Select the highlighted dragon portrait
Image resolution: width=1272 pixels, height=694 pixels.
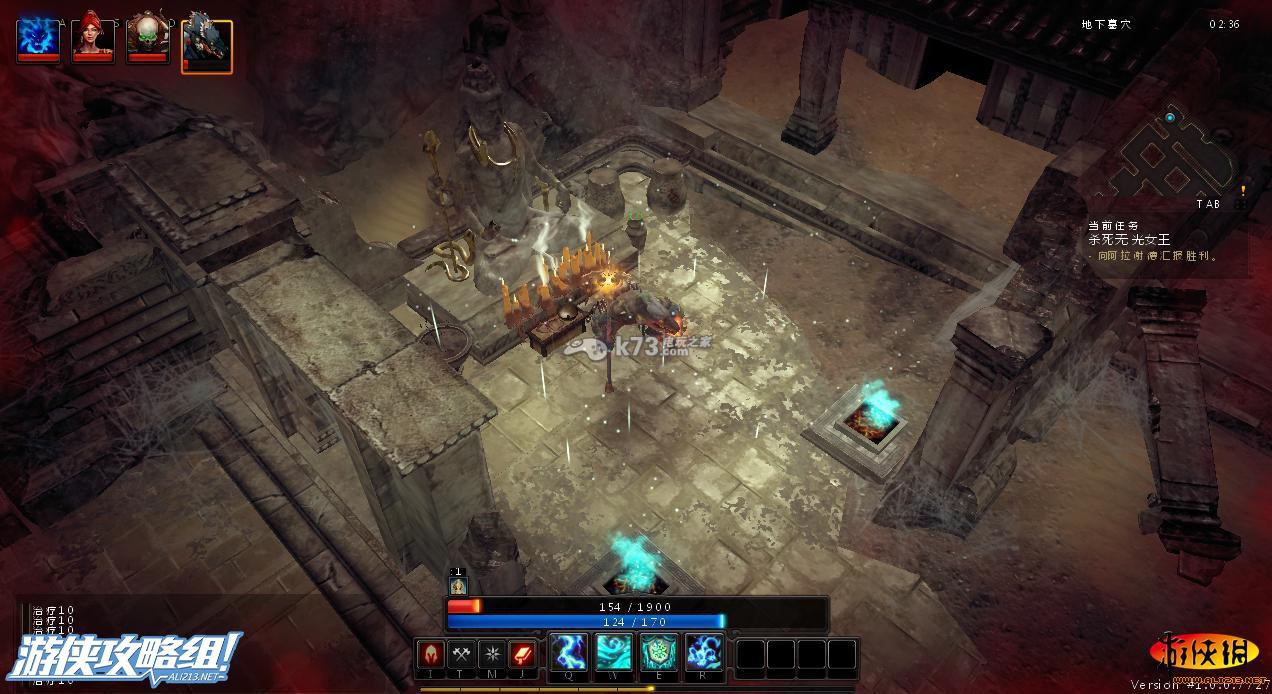(207, 46)
